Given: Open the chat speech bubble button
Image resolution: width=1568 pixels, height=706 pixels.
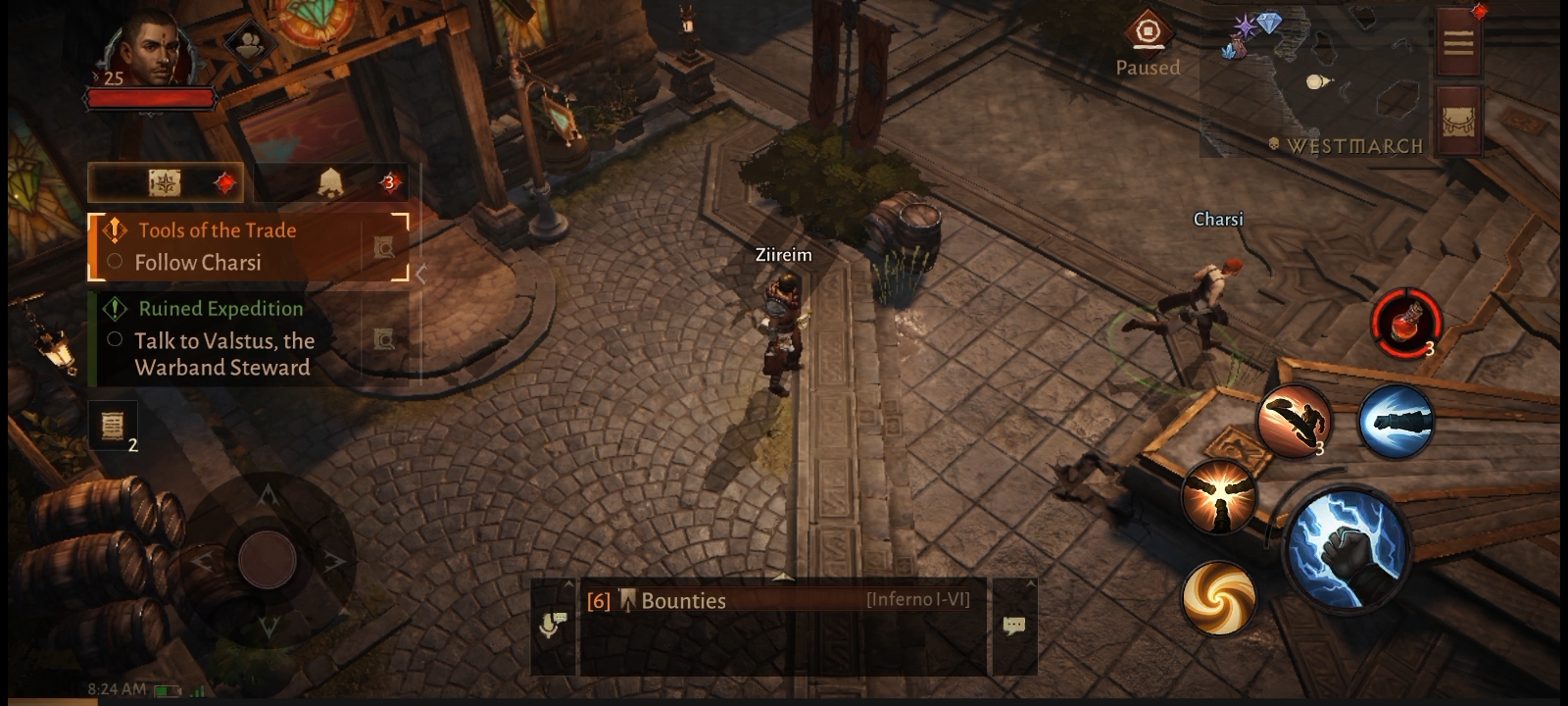Looking at the screenshot, I should pos(1014,626).
